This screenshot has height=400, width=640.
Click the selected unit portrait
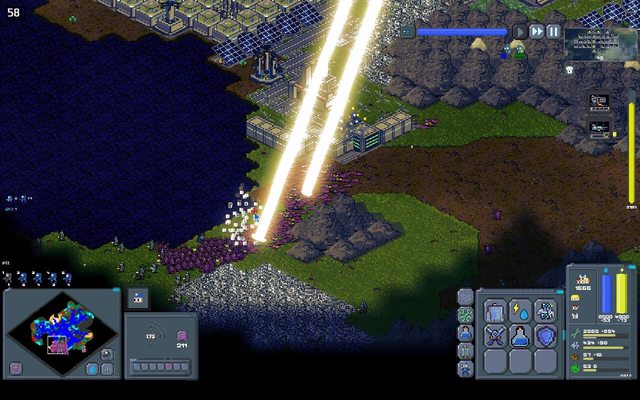pyautogui.click(x=138, y=297)
